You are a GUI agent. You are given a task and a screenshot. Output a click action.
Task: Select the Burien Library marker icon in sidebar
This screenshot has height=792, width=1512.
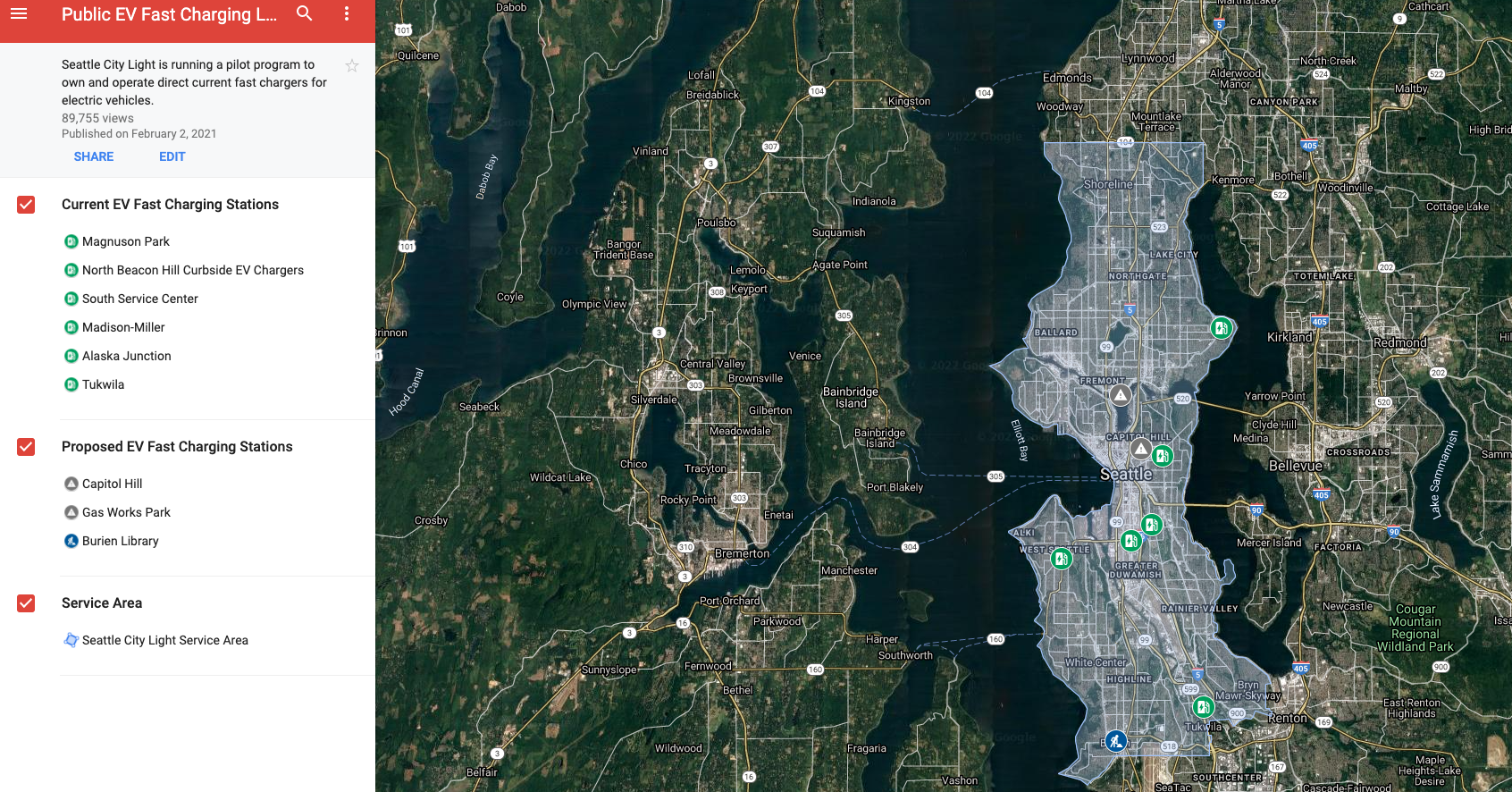coord(71,541)
